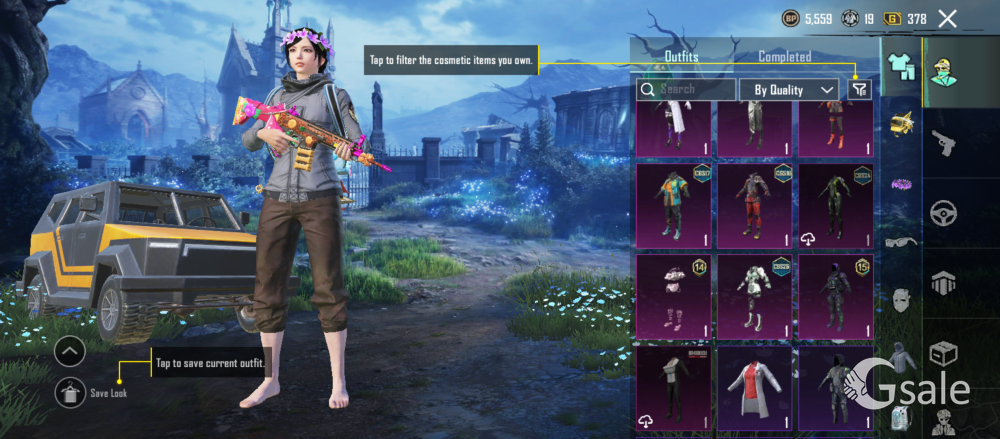Expand the up-arrow circle above Save Look

click(70, 352)
